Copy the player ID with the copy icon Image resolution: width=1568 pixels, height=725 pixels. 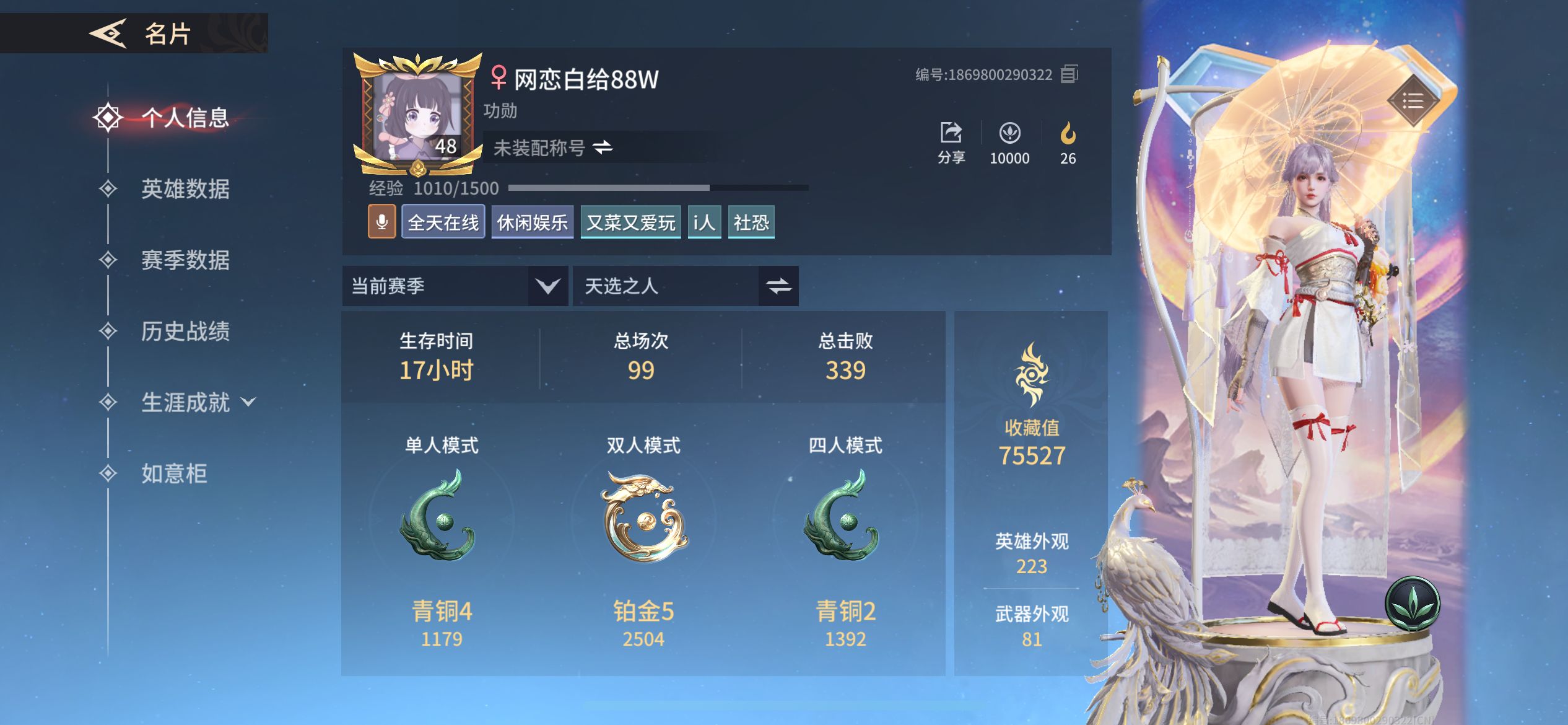pyautogui.click(x=1071, y=74)
